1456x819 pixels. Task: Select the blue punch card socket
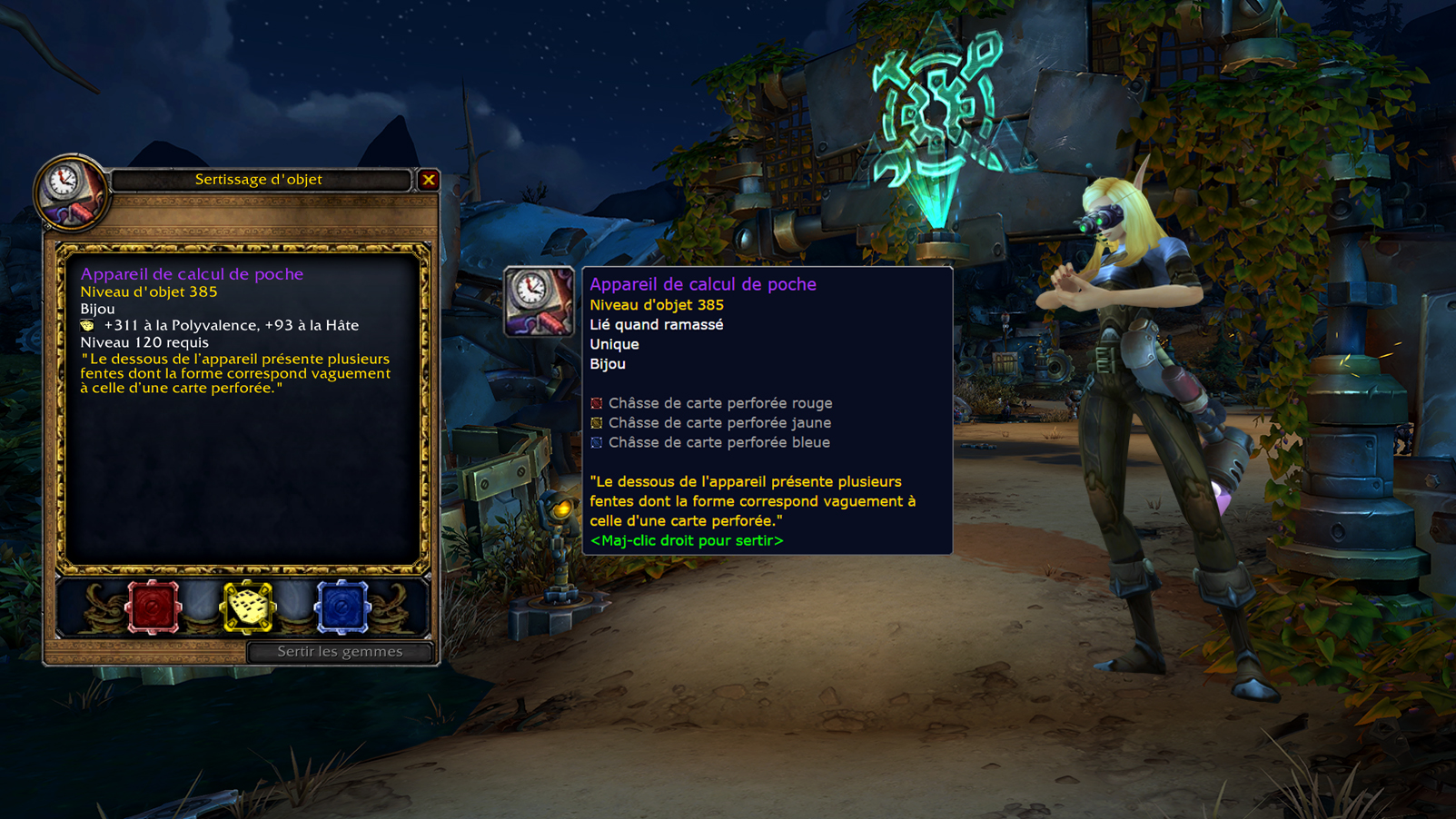pyautogui.click(x=342, y=606)
